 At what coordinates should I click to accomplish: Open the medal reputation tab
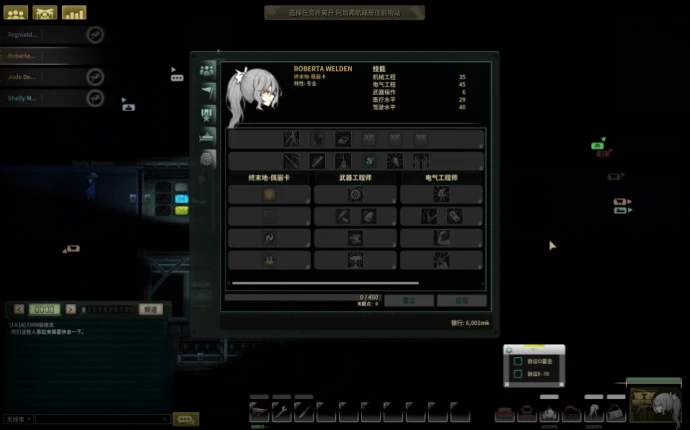coord(207,113)
